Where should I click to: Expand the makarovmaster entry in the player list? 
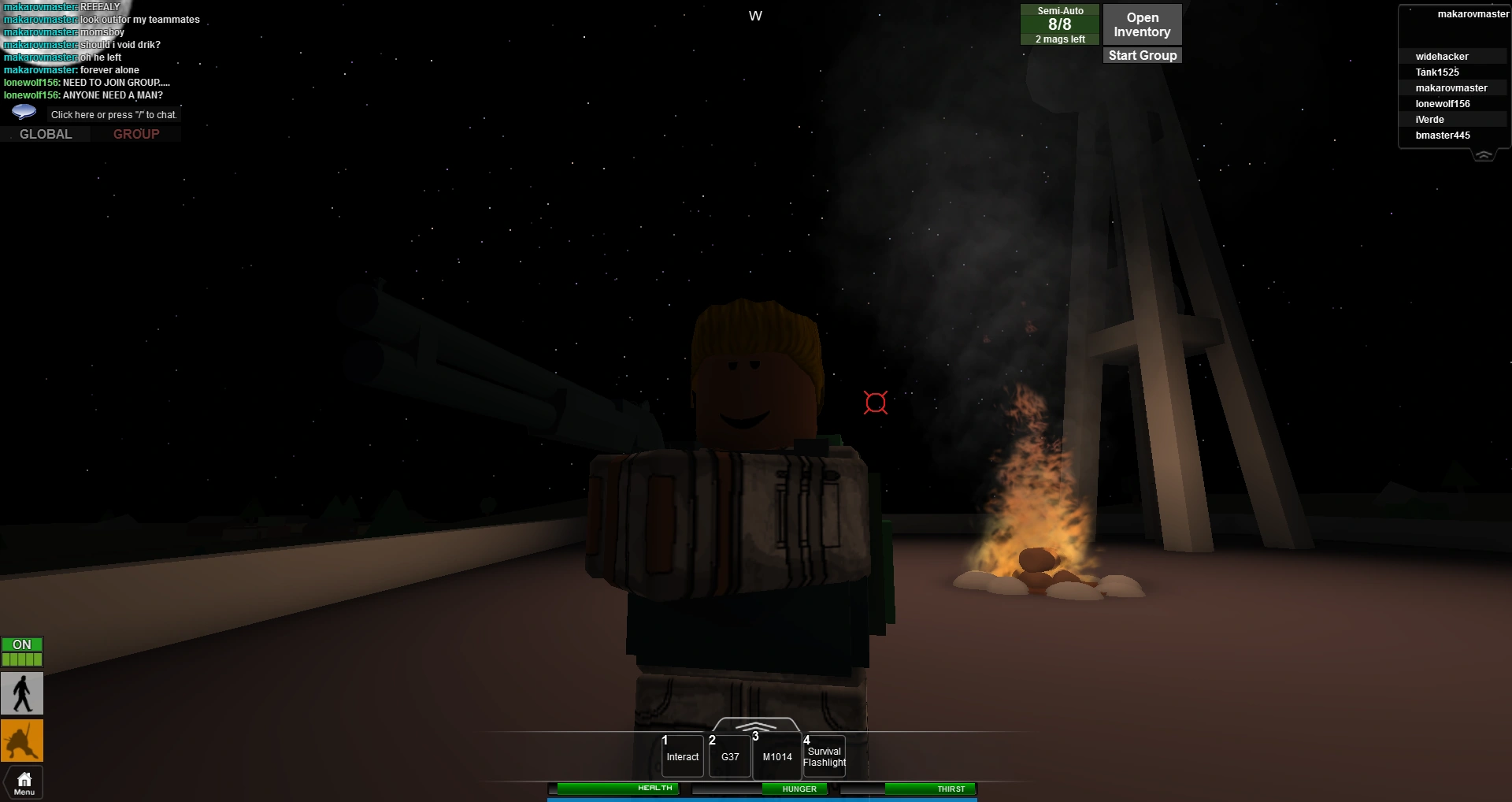(1452, 87)
